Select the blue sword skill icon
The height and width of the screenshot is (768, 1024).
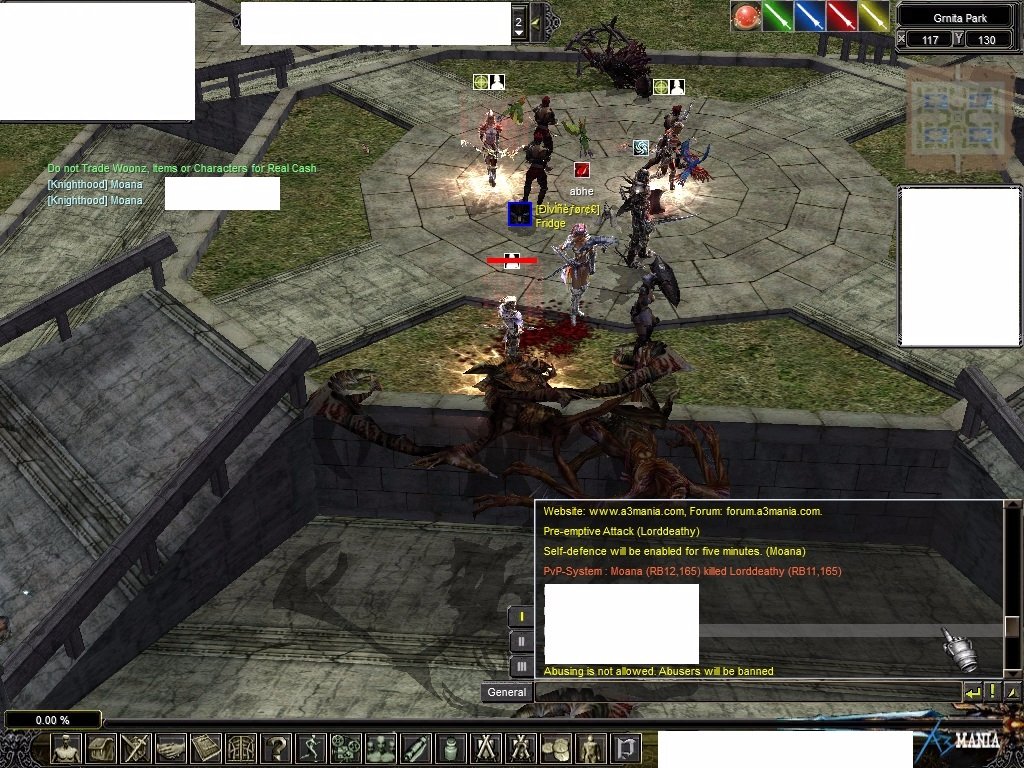pos(810,16)
